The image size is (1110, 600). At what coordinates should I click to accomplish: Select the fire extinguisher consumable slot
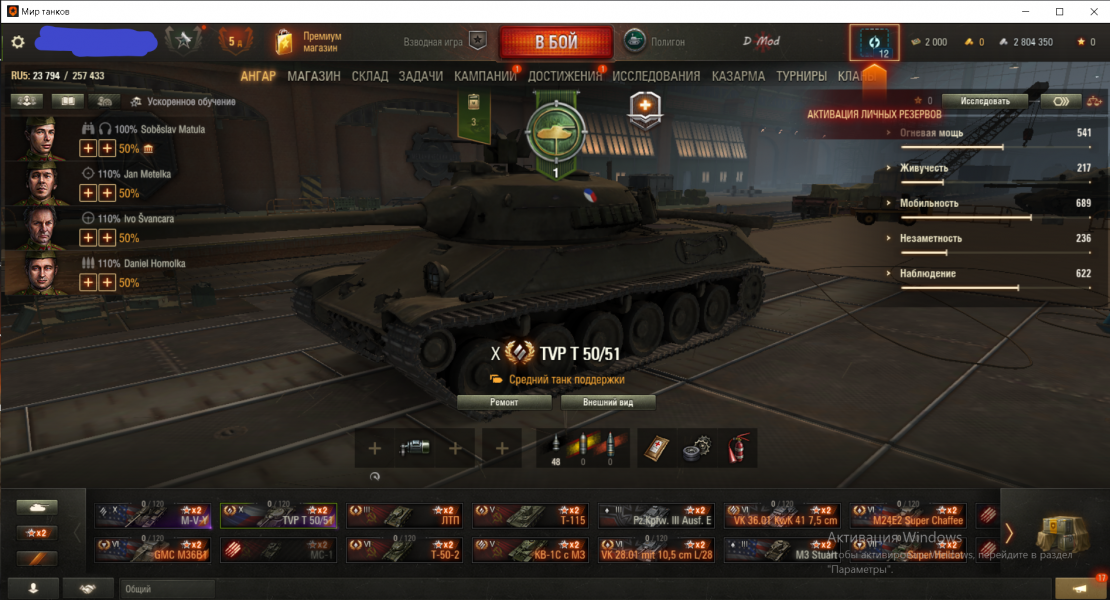pyautogui.click(x=736, y=448)
